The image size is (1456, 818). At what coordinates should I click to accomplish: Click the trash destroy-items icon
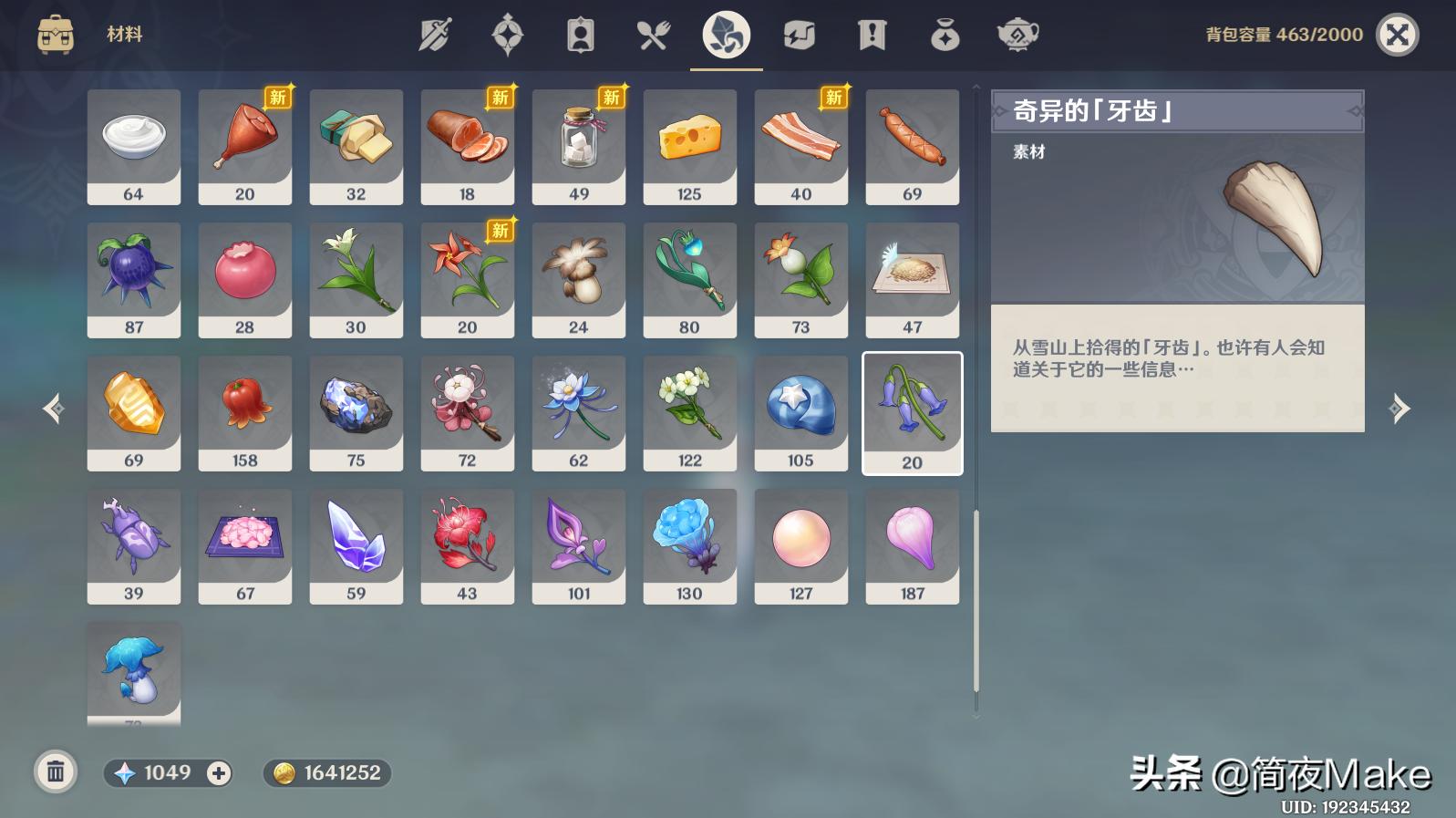pos(56,771)
